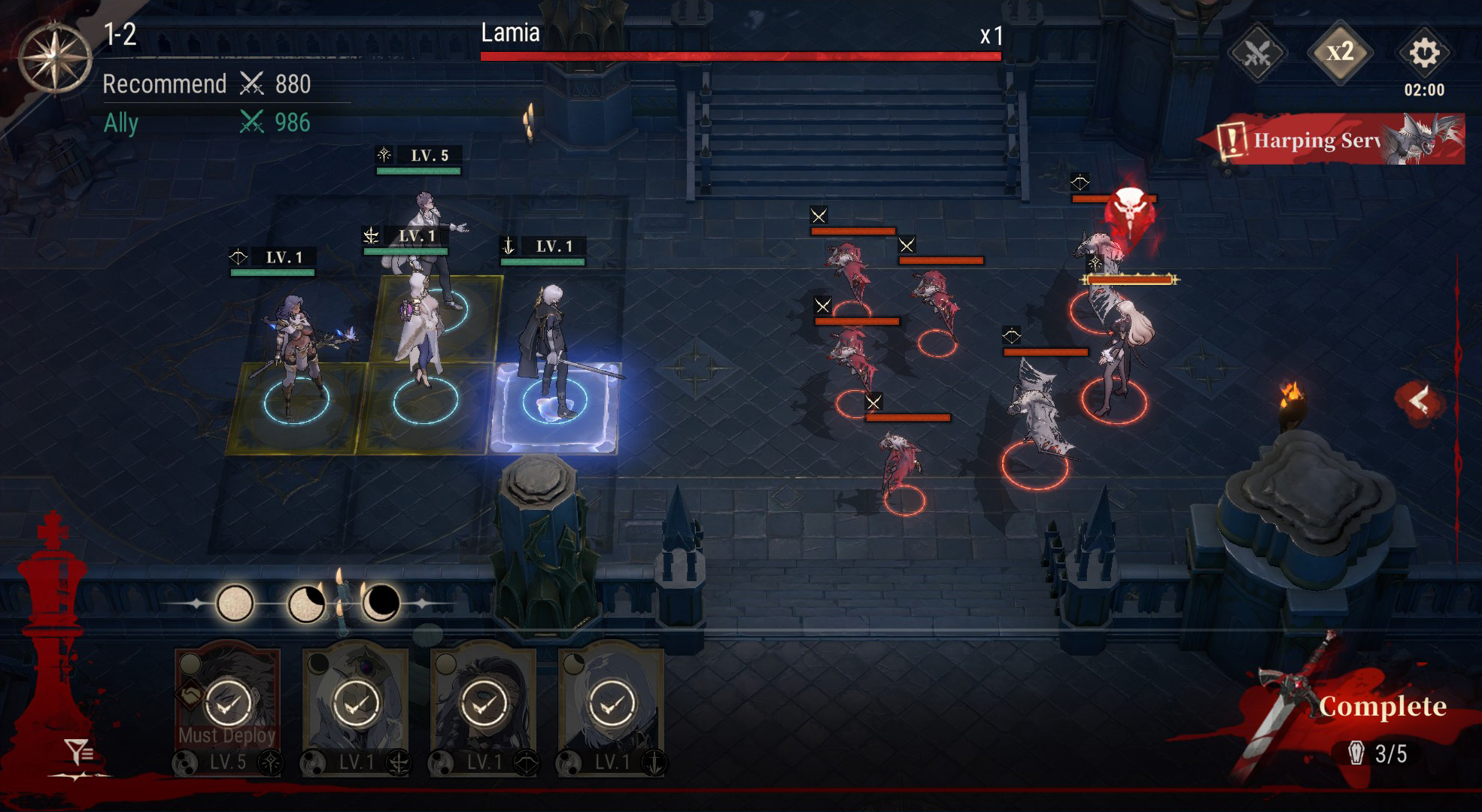Image resolution: width=1482 pixels, height=812 pixels.
Task: Select the glowing blue tile with the swordsman
Action: [x=555, y=408]
